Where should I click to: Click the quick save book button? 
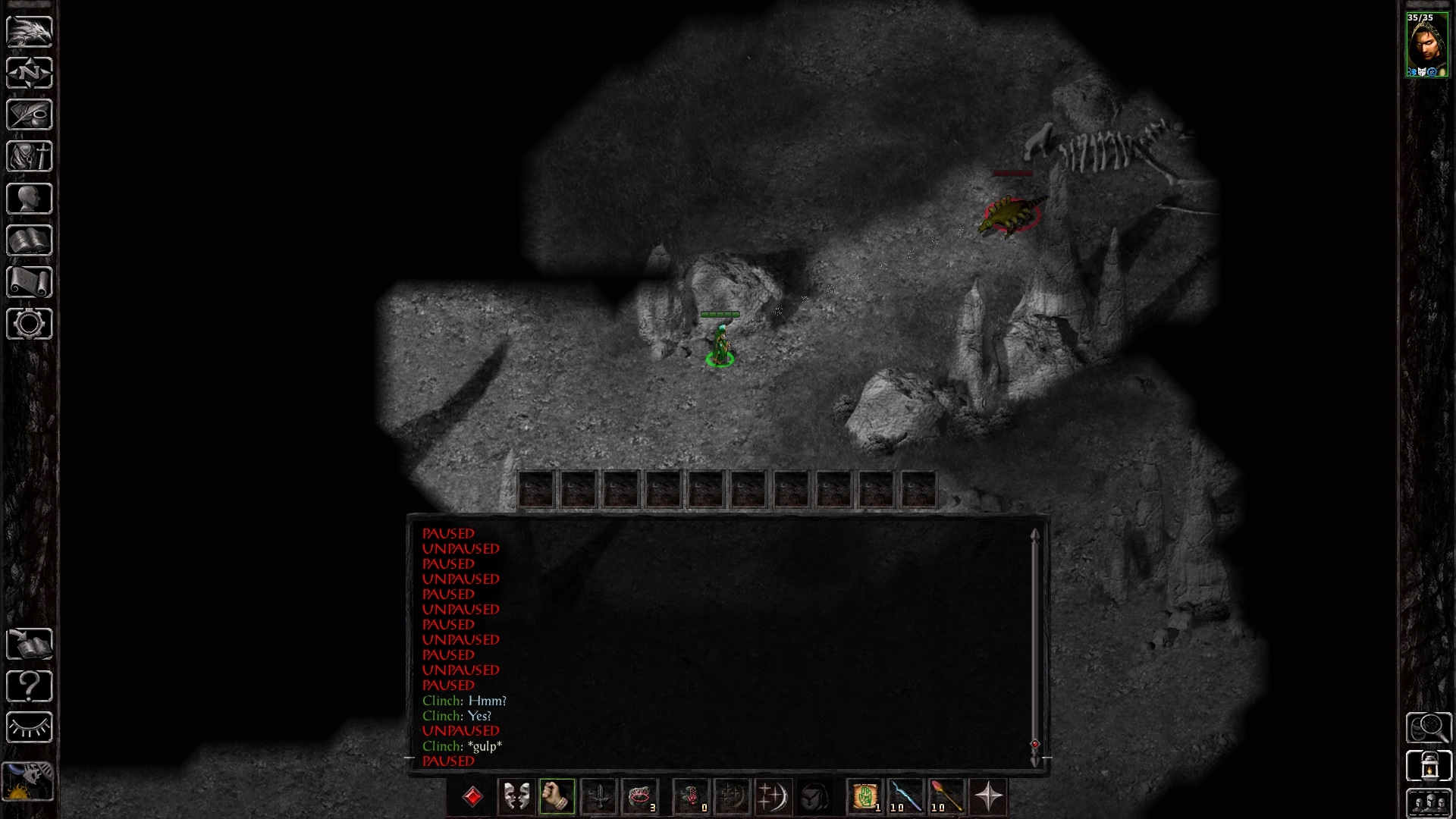30,644
